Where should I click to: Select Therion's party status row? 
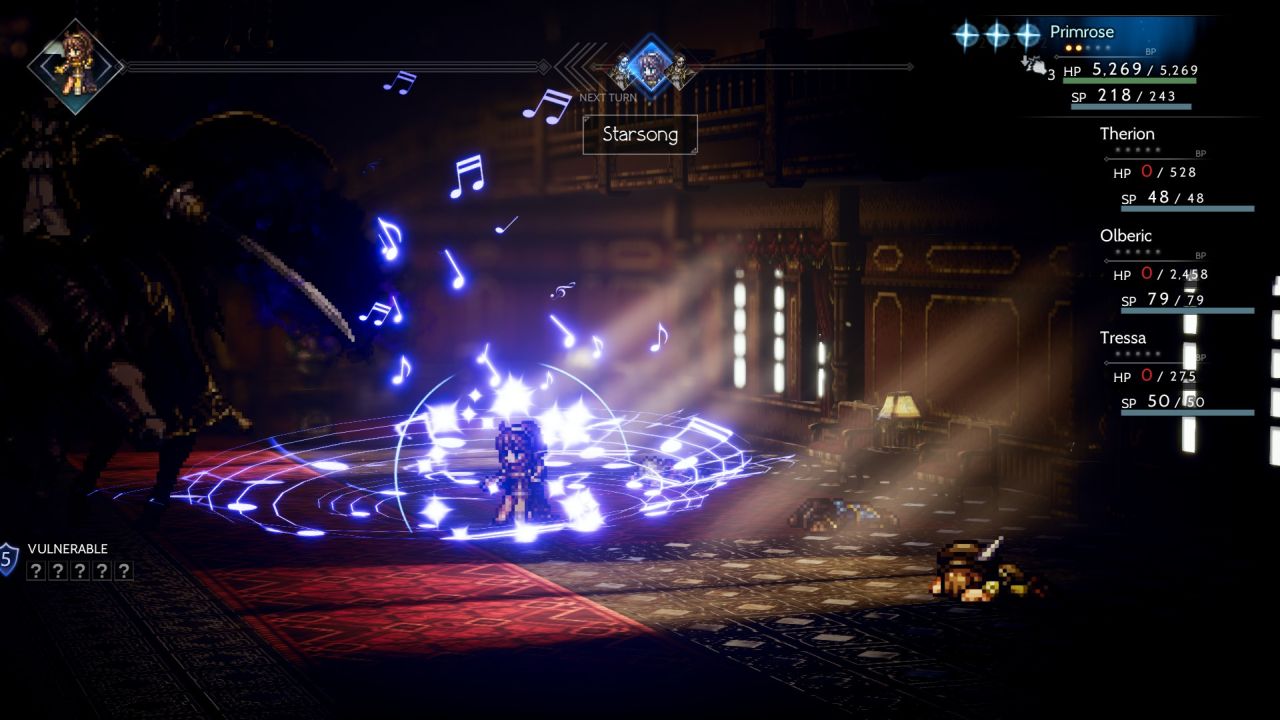tap(1127, 134)
